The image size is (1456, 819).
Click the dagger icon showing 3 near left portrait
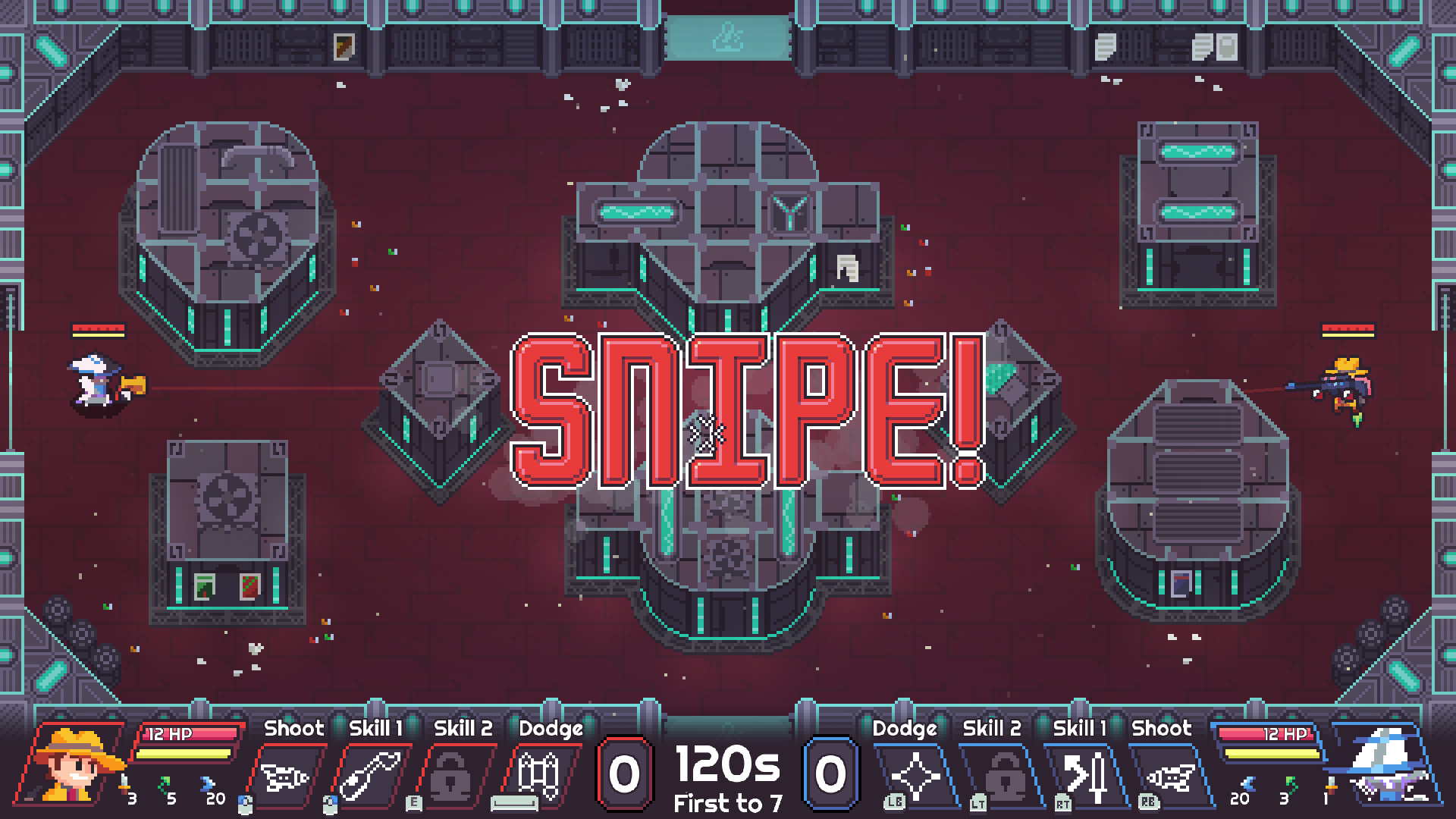124,783
